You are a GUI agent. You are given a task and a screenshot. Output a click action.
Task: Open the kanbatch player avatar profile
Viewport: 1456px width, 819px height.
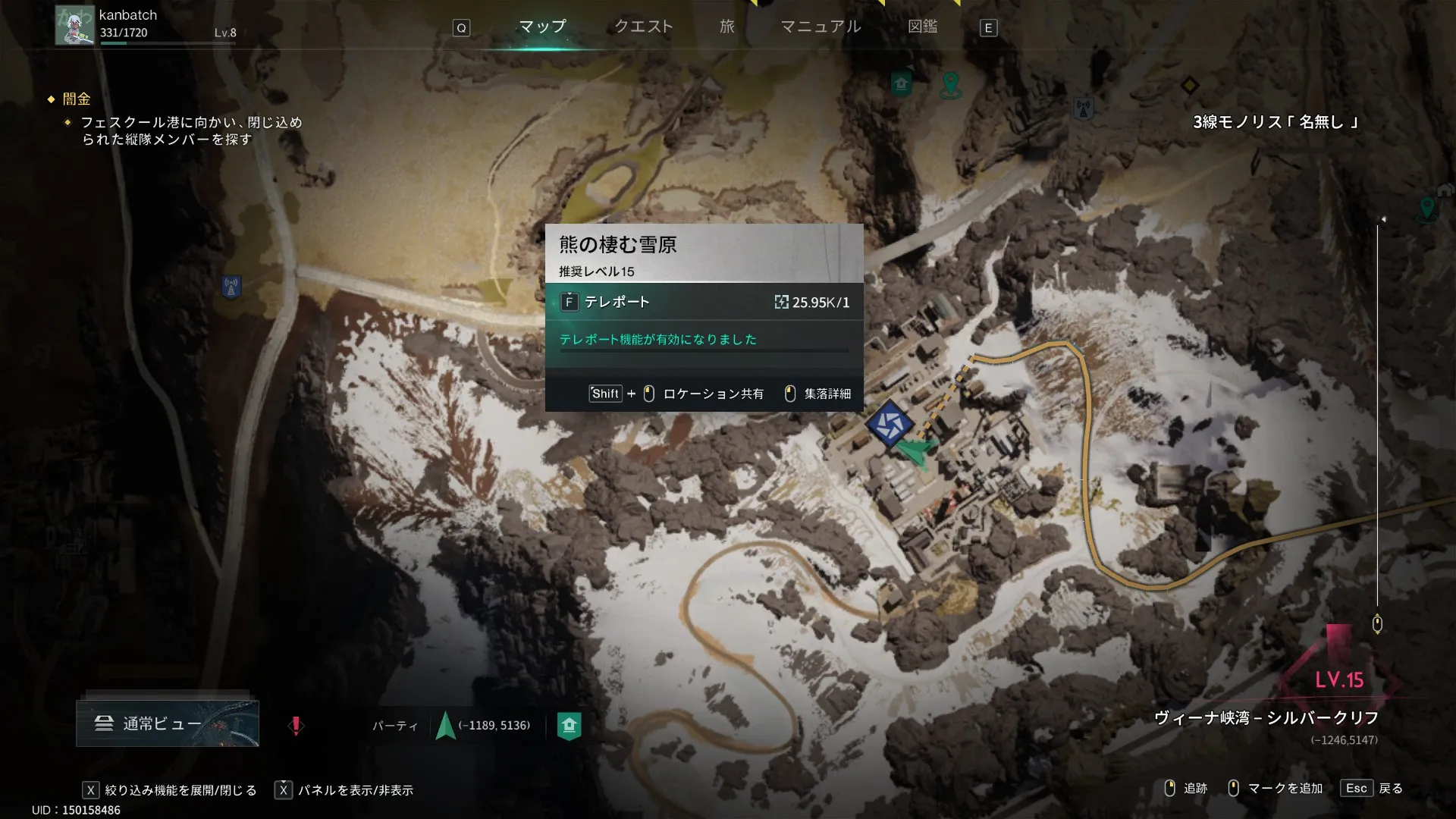coord(74,25)
